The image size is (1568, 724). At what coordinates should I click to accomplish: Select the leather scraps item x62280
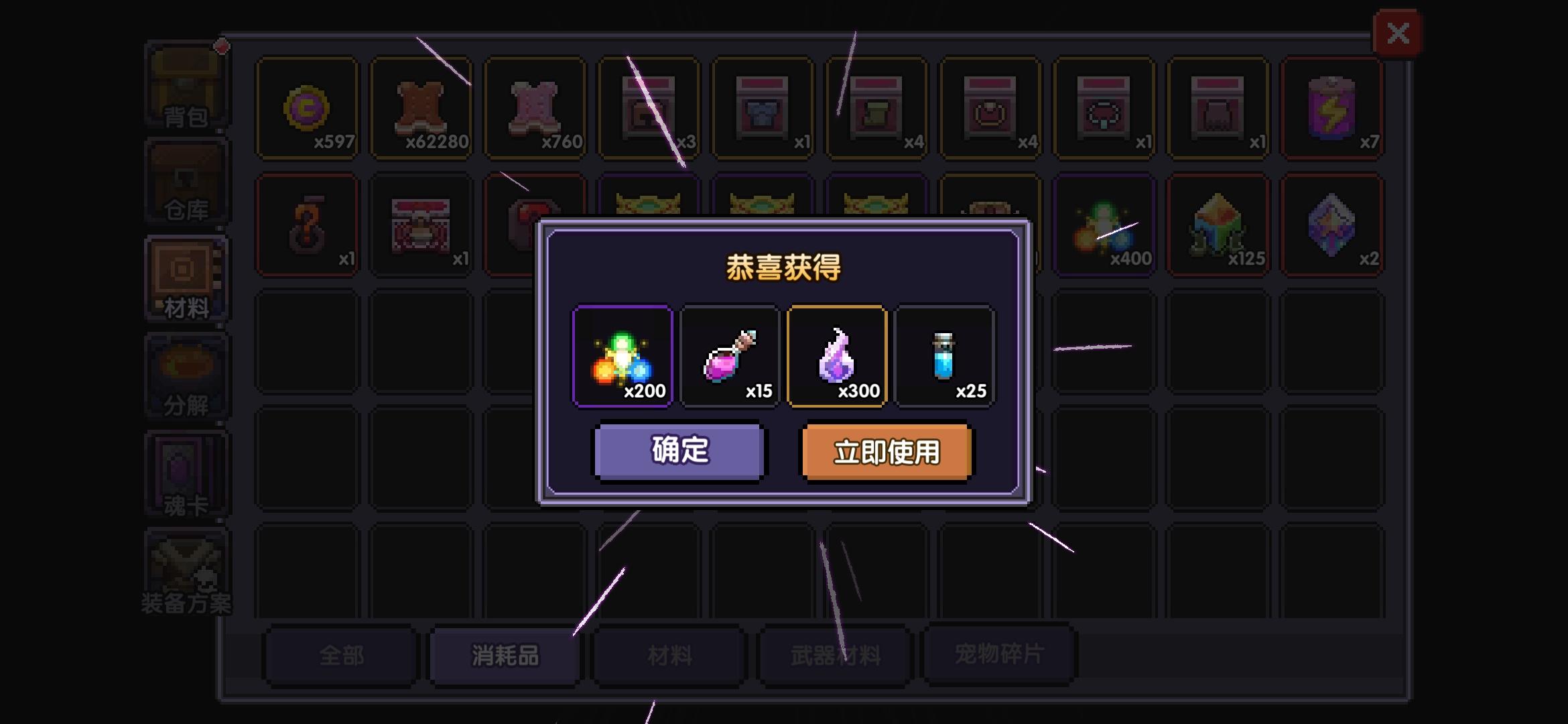point(422,109)
